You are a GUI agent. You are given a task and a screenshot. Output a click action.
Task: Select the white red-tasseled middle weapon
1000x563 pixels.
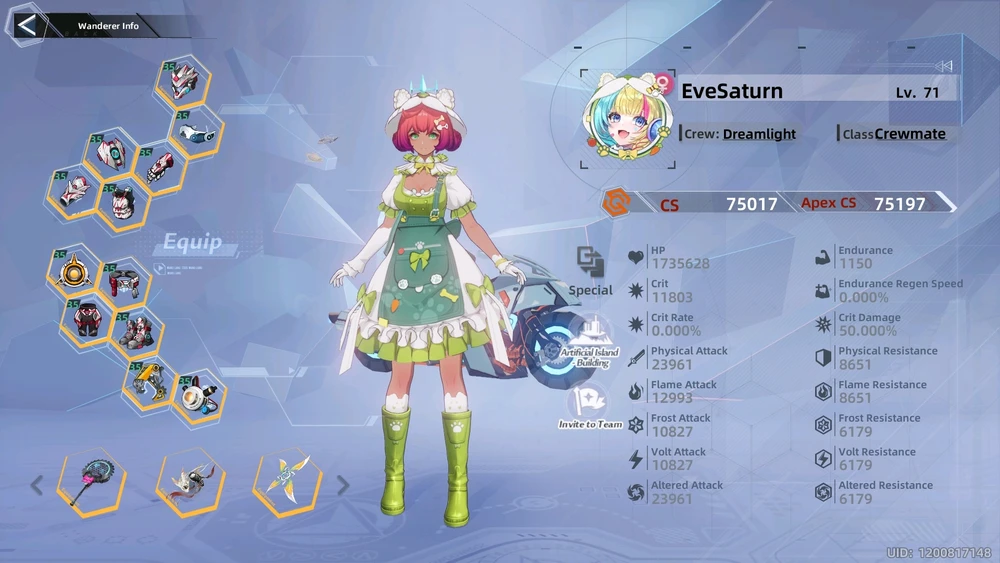(x=190, y=483)
